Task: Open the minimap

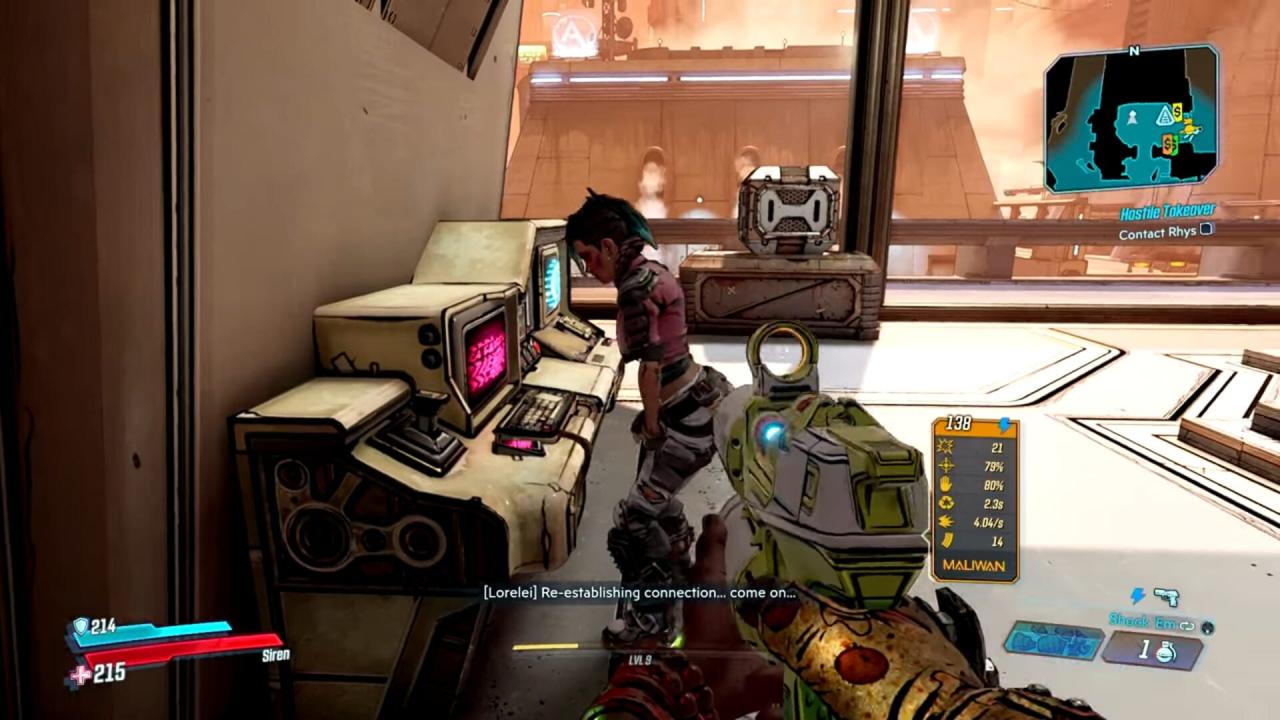Action: [1130, 118]
